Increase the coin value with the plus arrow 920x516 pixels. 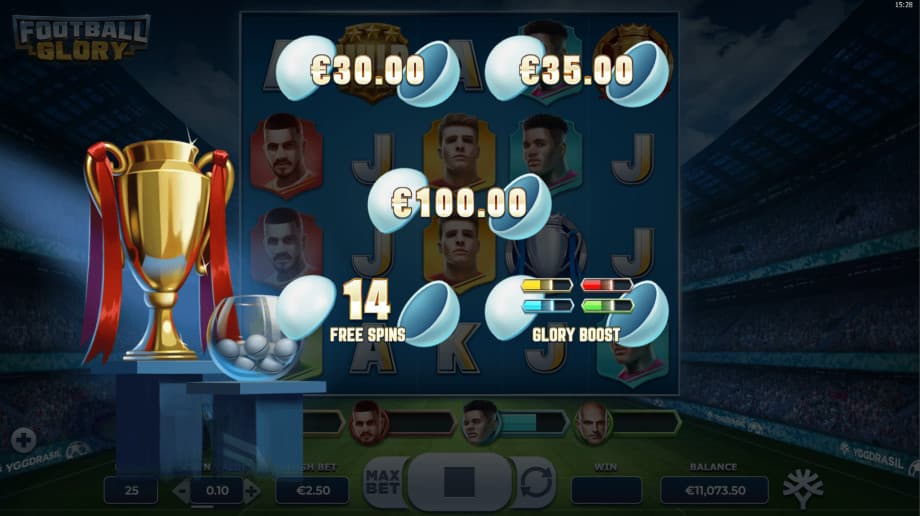(251, 490)
